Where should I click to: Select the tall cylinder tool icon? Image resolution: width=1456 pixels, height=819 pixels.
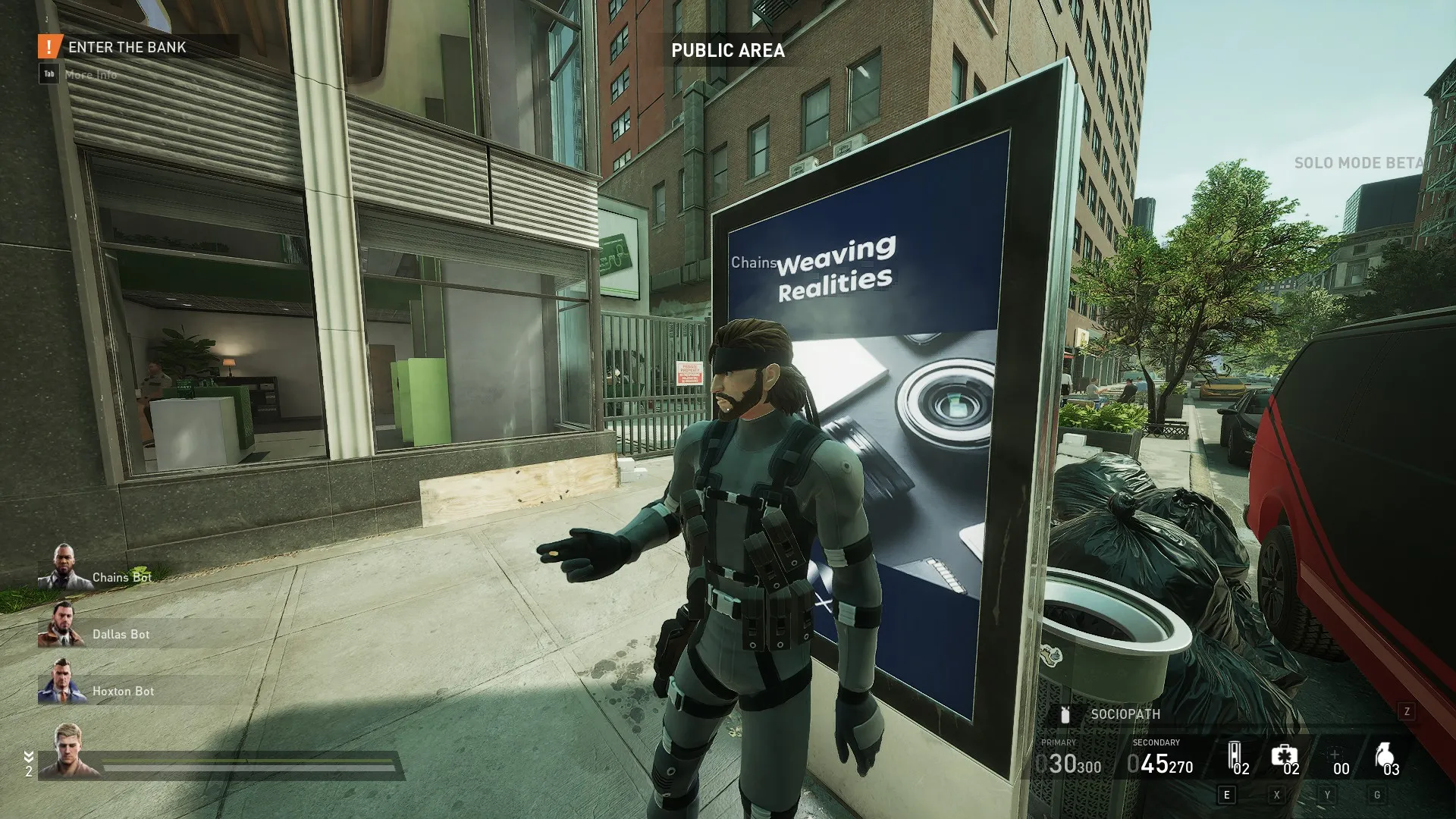coord(1234,756)
